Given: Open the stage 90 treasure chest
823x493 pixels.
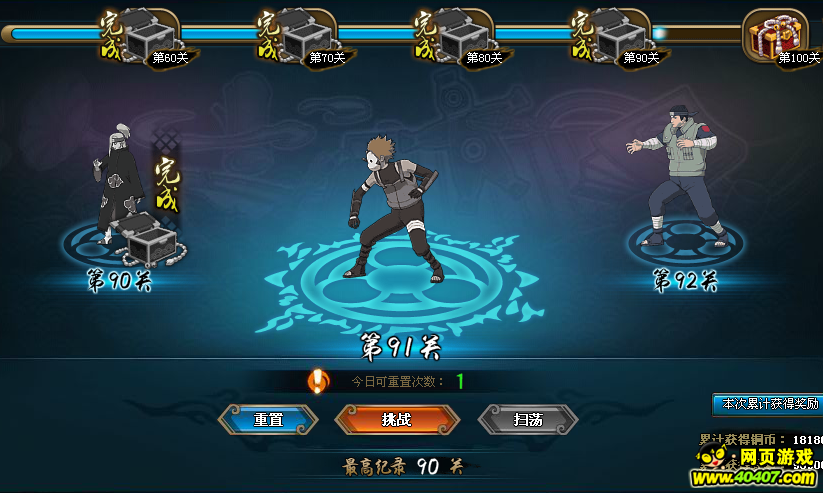Looking at the screenshot, I should [x=621, y=35].
